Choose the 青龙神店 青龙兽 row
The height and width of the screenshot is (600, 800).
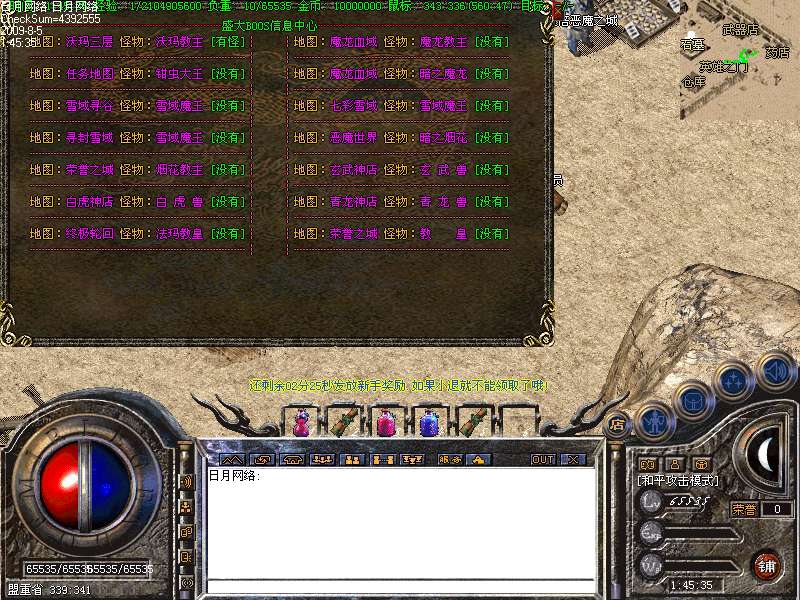401,202
